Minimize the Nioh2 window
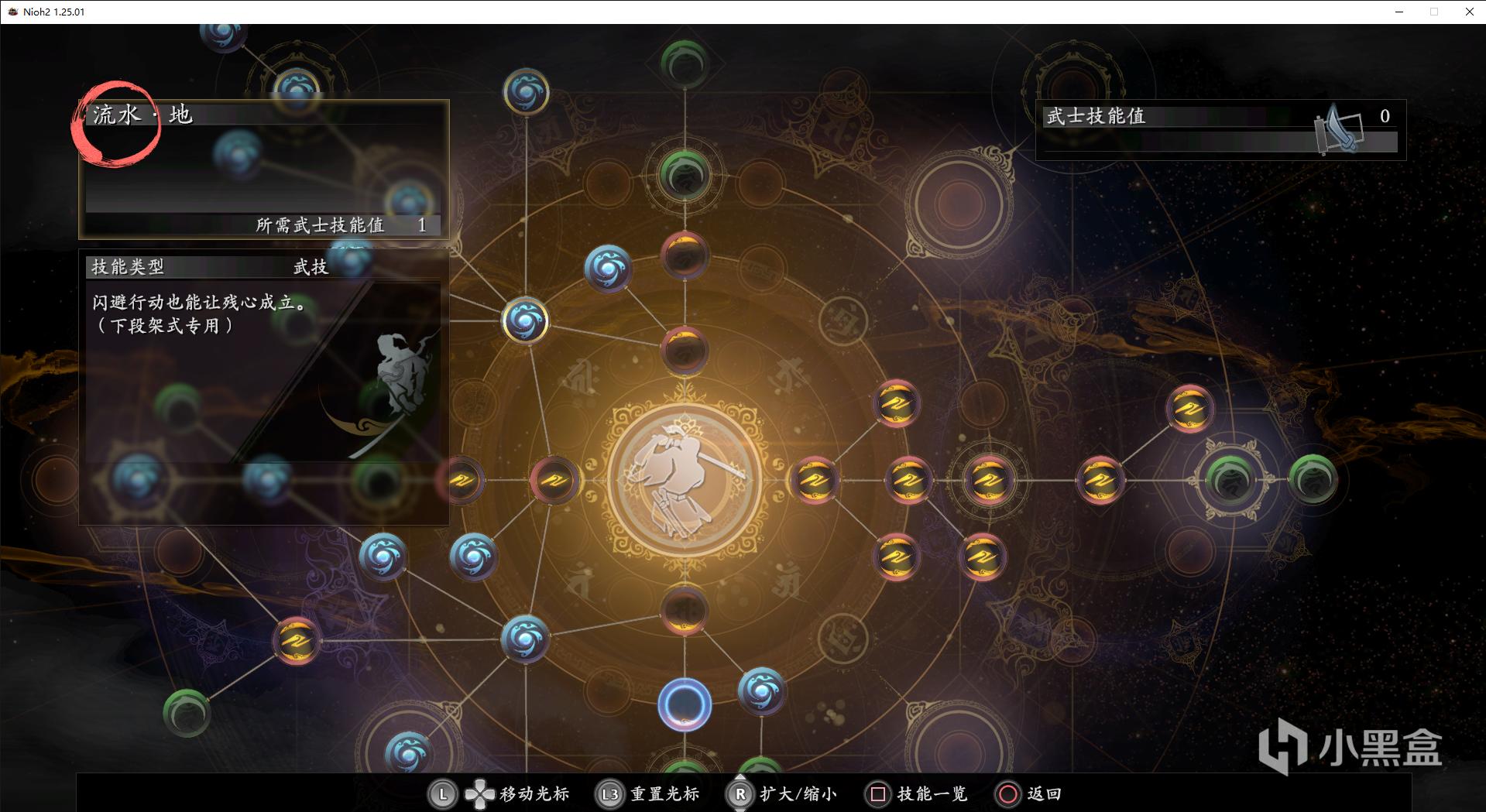1486x812 pixels. 1399,12
